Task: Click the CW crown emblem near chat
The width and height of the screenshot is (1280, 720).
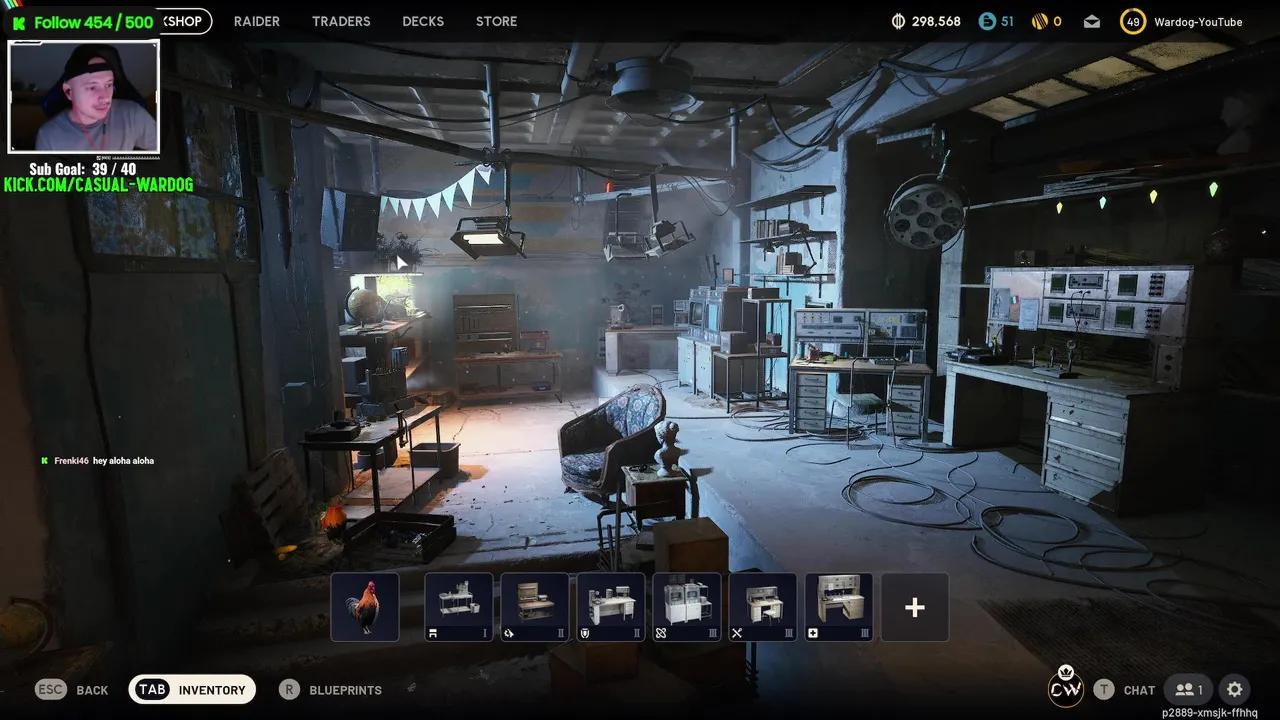Action: point(1065,688)
